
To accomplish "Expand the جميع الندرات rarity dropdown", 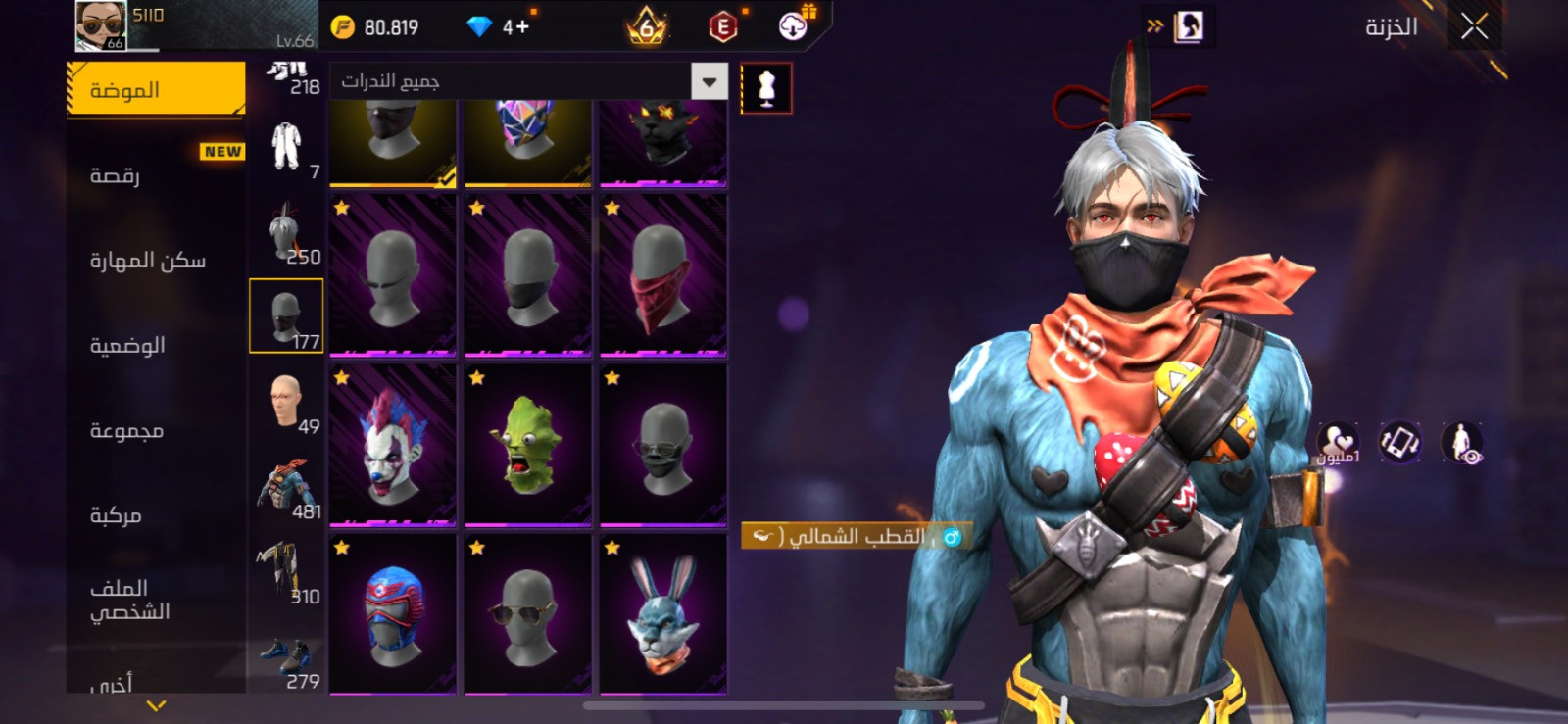I will (709, 81).
